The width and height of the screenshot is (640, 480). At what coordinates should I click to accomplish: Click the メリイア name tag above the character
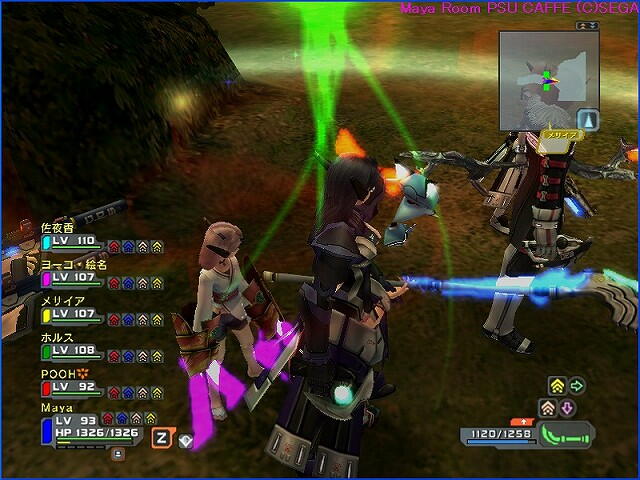(x=554, y=133)
